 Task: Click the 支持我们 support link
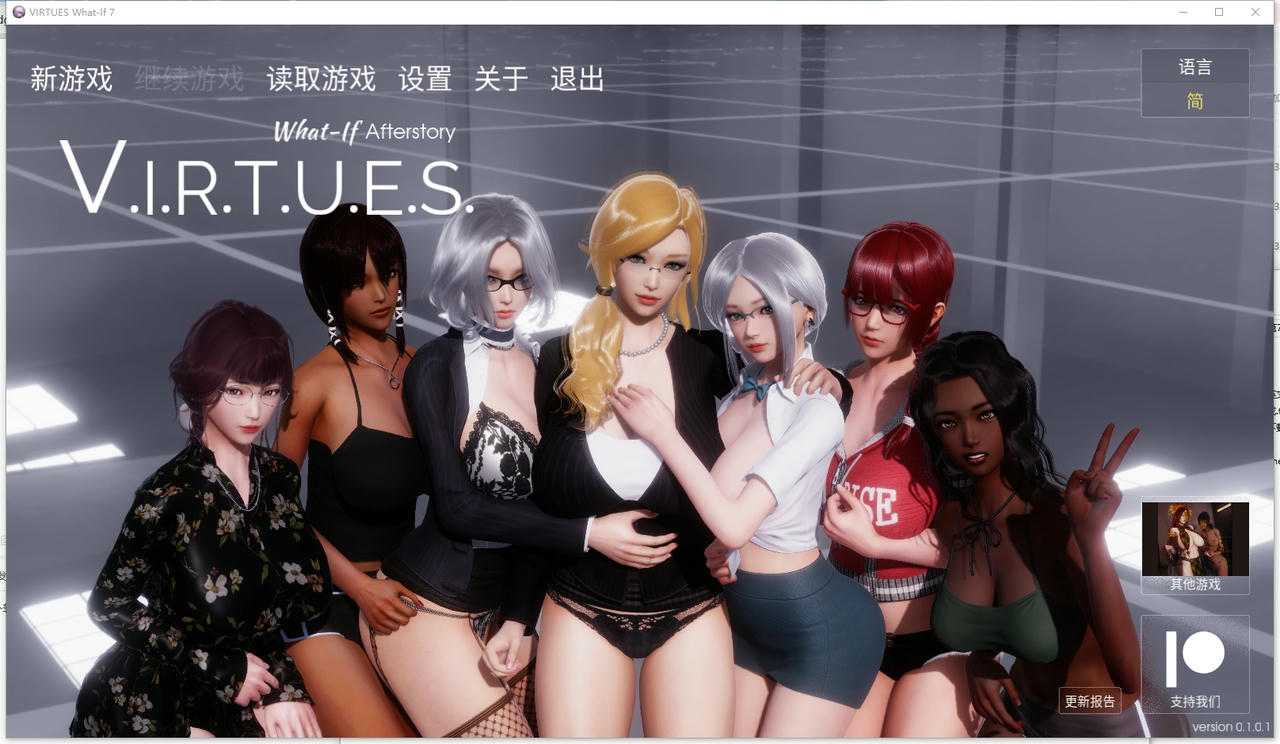pos(1196,701)
